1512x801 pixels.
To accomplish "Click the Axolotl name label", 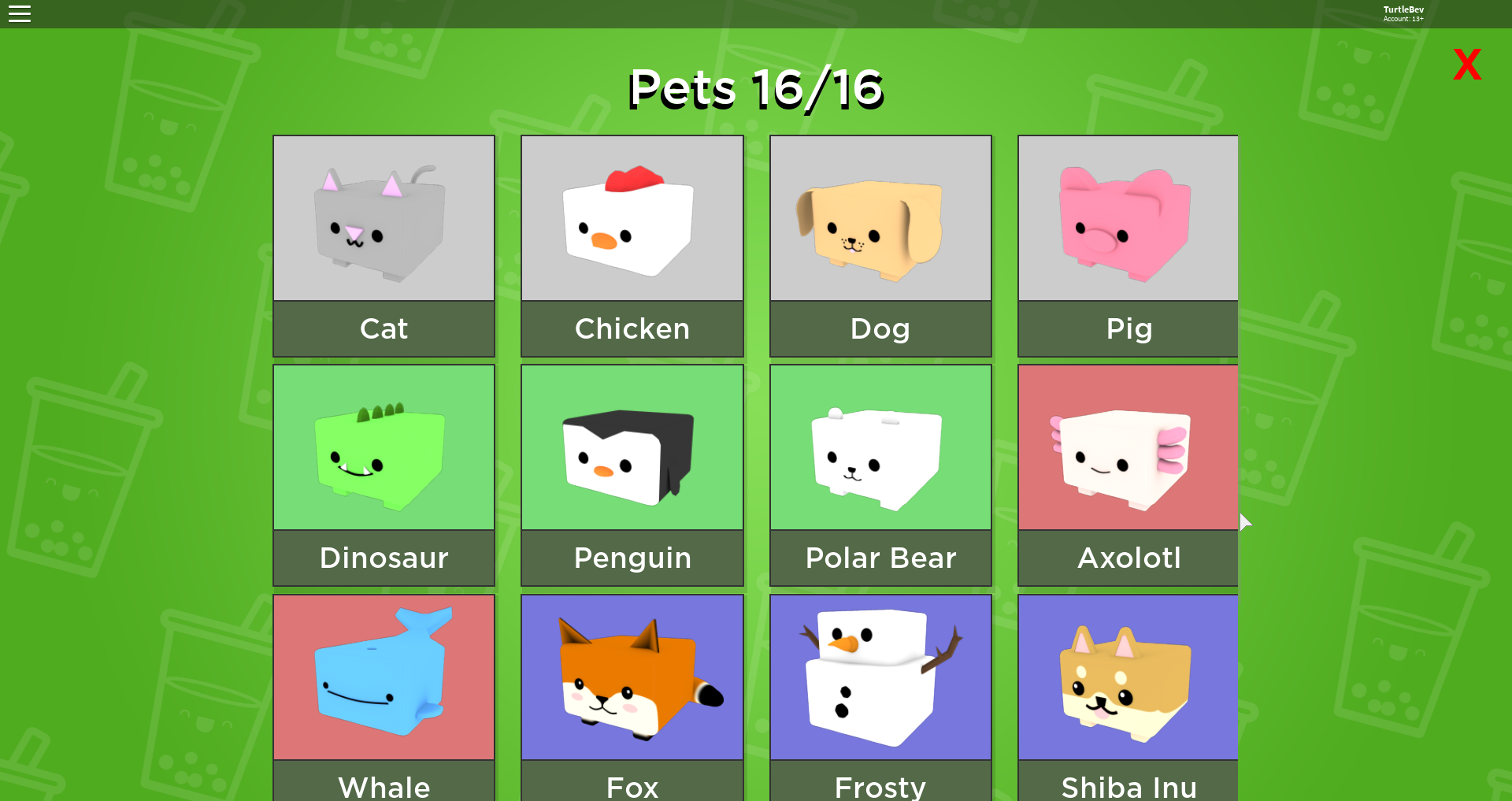I will pyautogui.click(x=1127, y=558).
